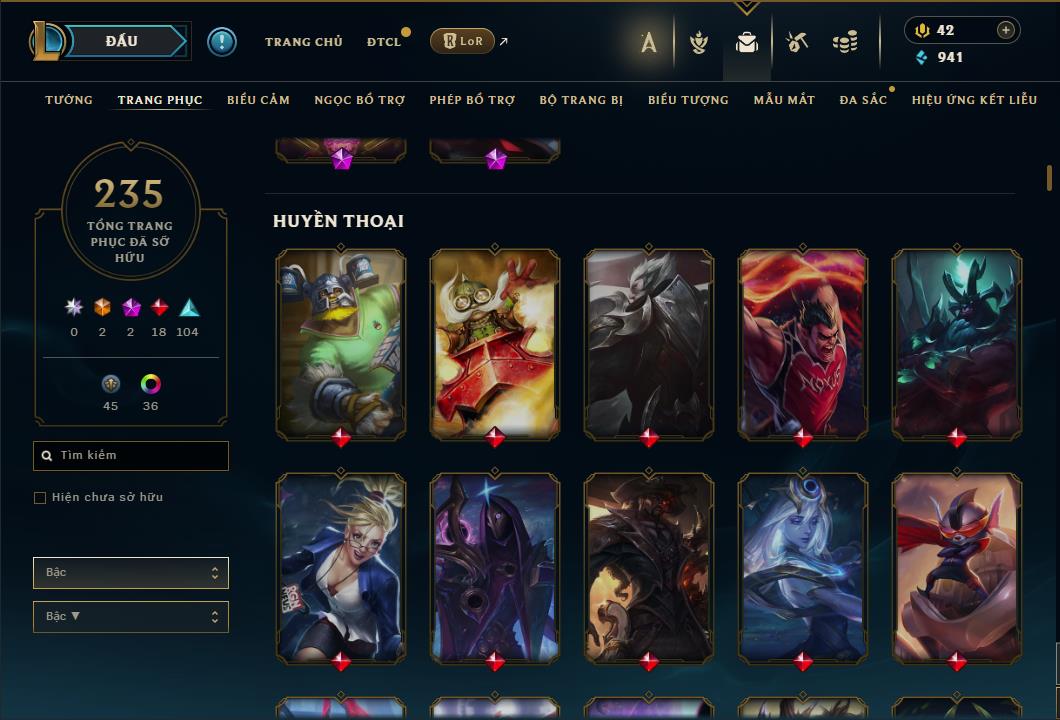
Task: Show the BIỂU TƯỢNG tab
Action: pos(688,100)
